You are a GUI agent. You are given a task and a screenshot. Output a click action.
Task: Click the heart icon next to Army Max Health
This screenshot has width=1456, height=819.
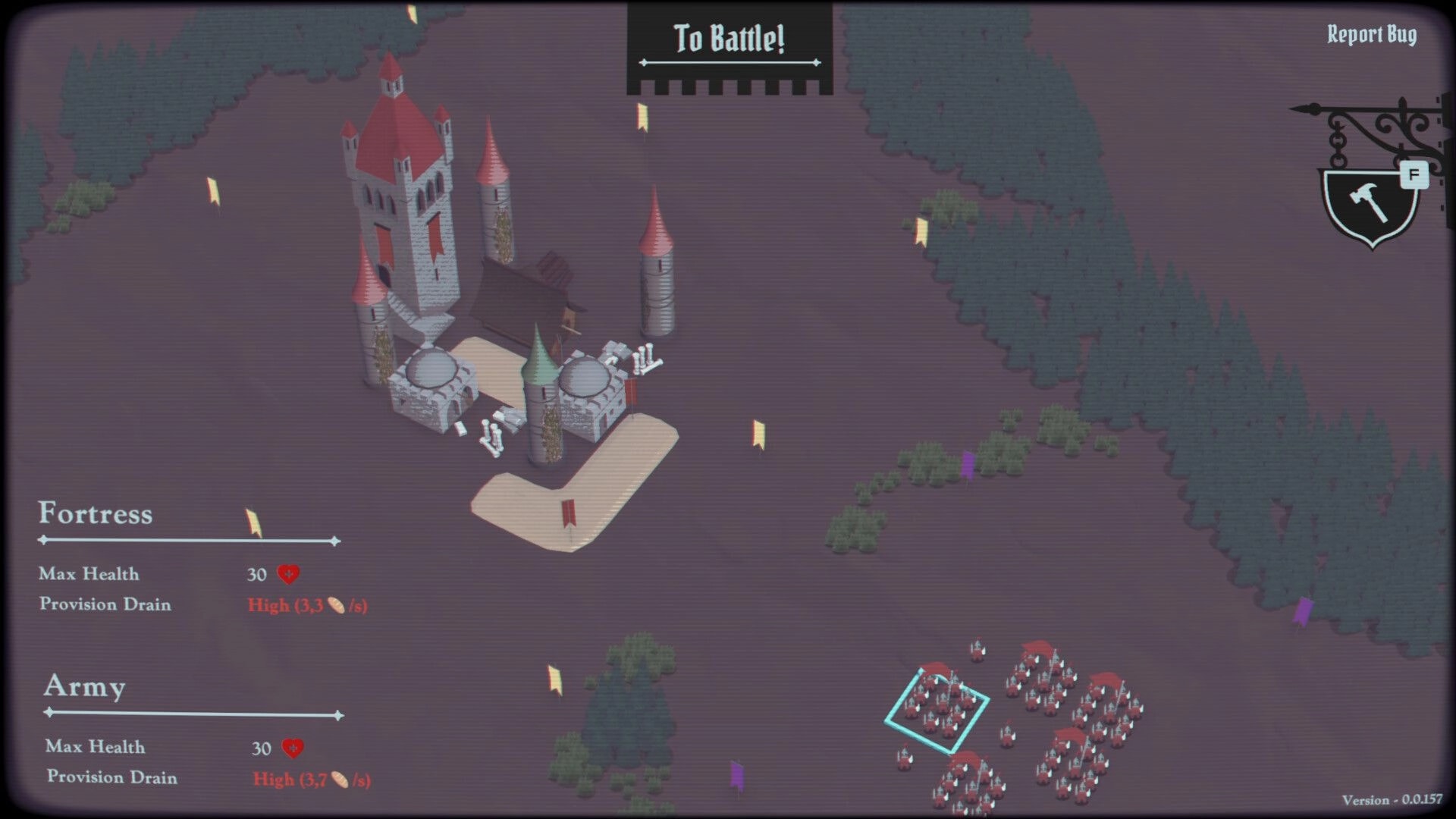(291, 748)
